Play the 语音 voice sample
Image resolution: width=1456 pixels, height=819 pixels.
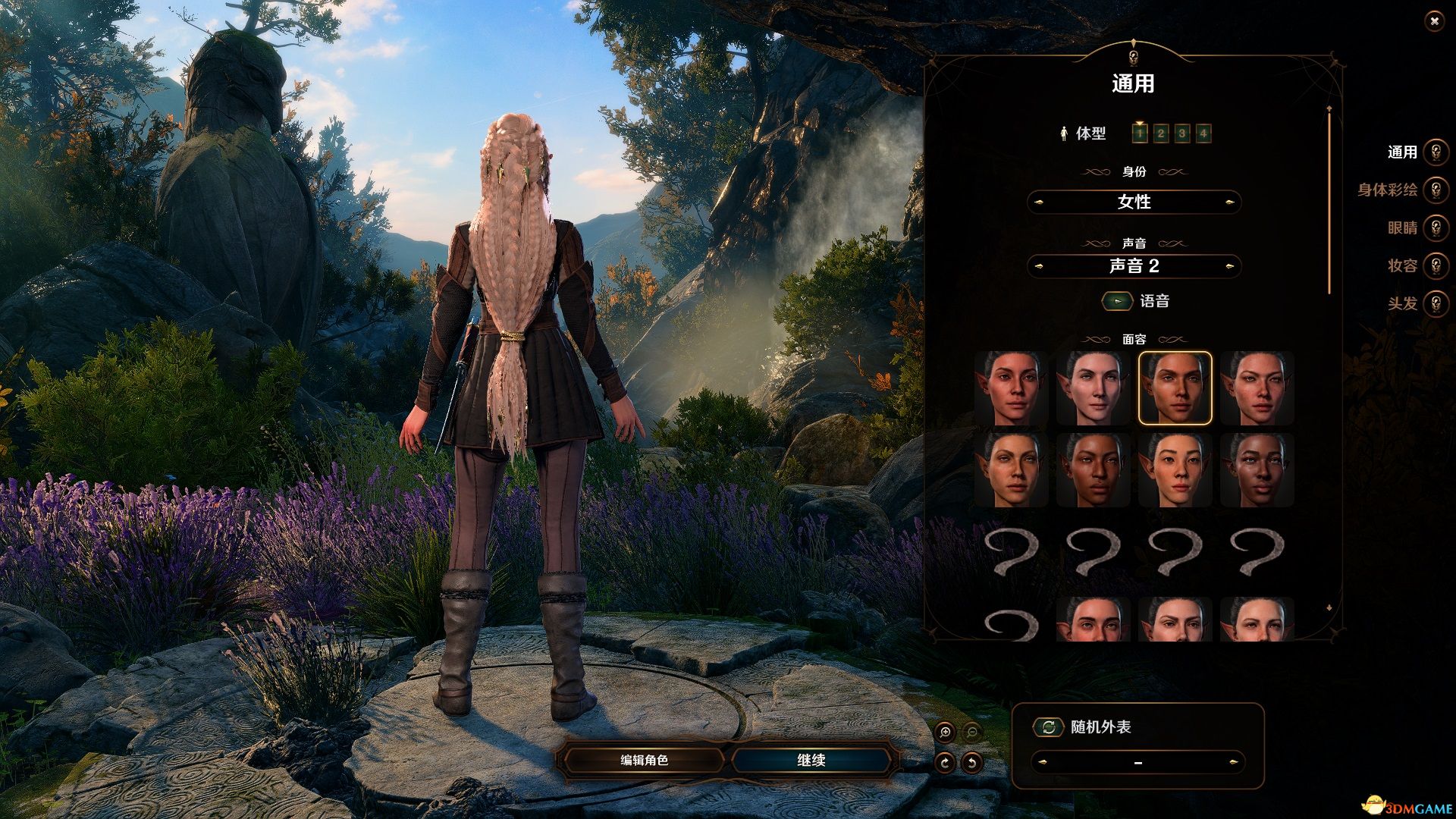click(1117, 301)
